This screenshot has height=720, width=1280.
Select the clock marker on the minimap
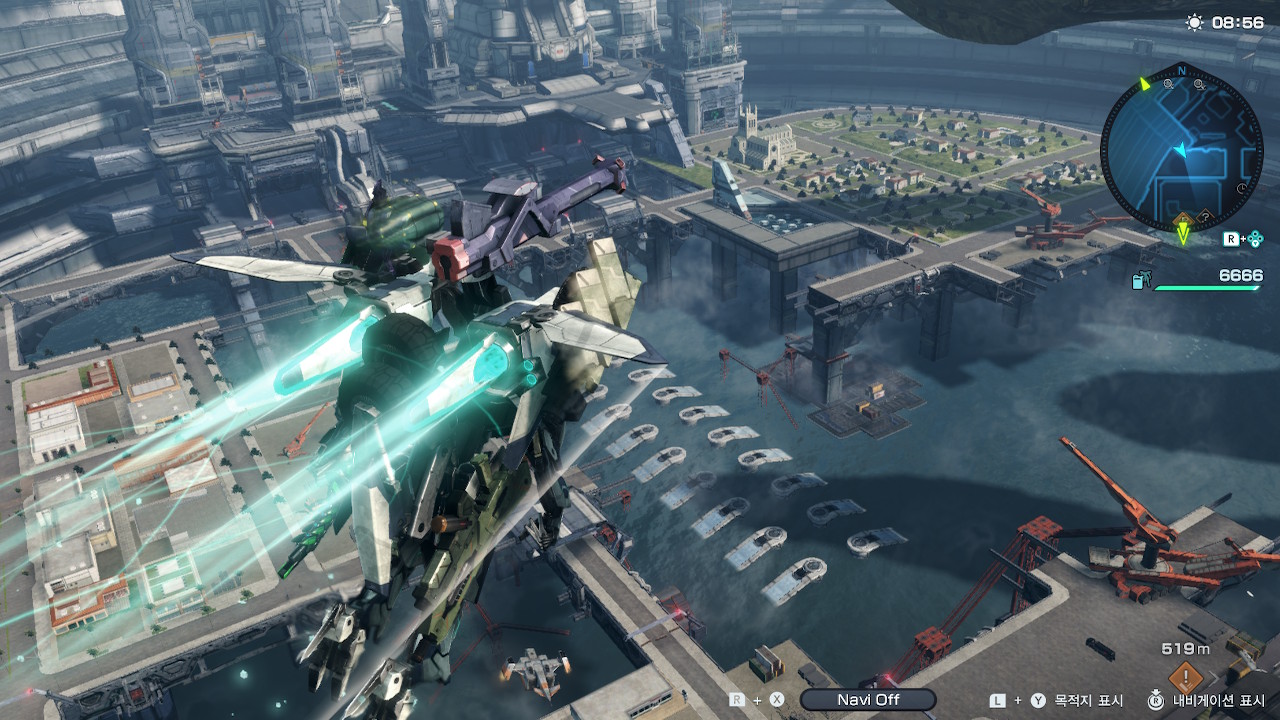(1241, 187)
